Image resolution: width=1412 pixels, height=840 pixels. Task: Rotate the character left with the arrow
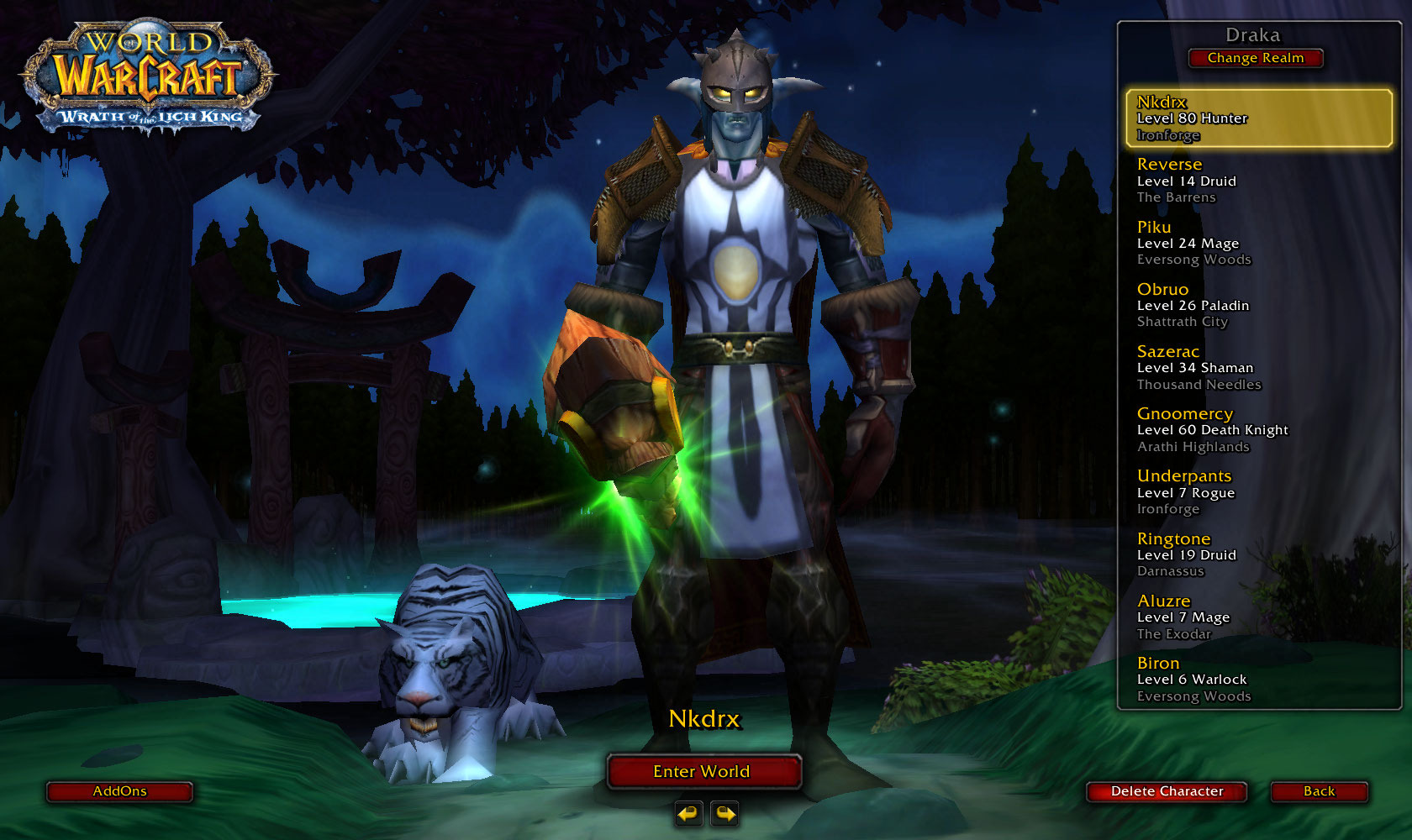tap(689, 813)
